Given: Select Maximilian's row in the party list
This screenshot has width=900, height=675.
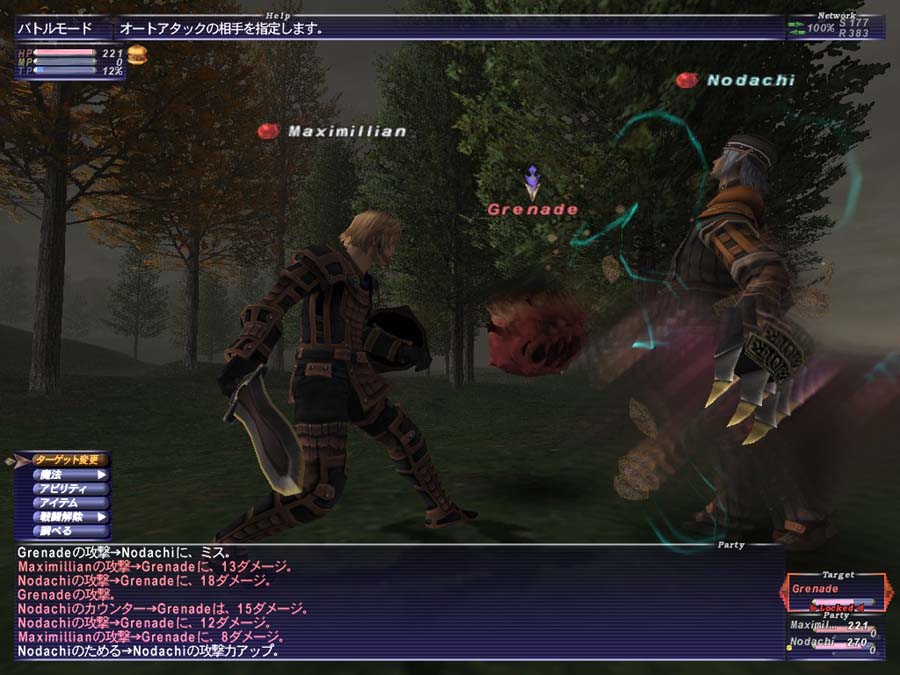Looking at the screenshot, I should click(x=832, y=625).
